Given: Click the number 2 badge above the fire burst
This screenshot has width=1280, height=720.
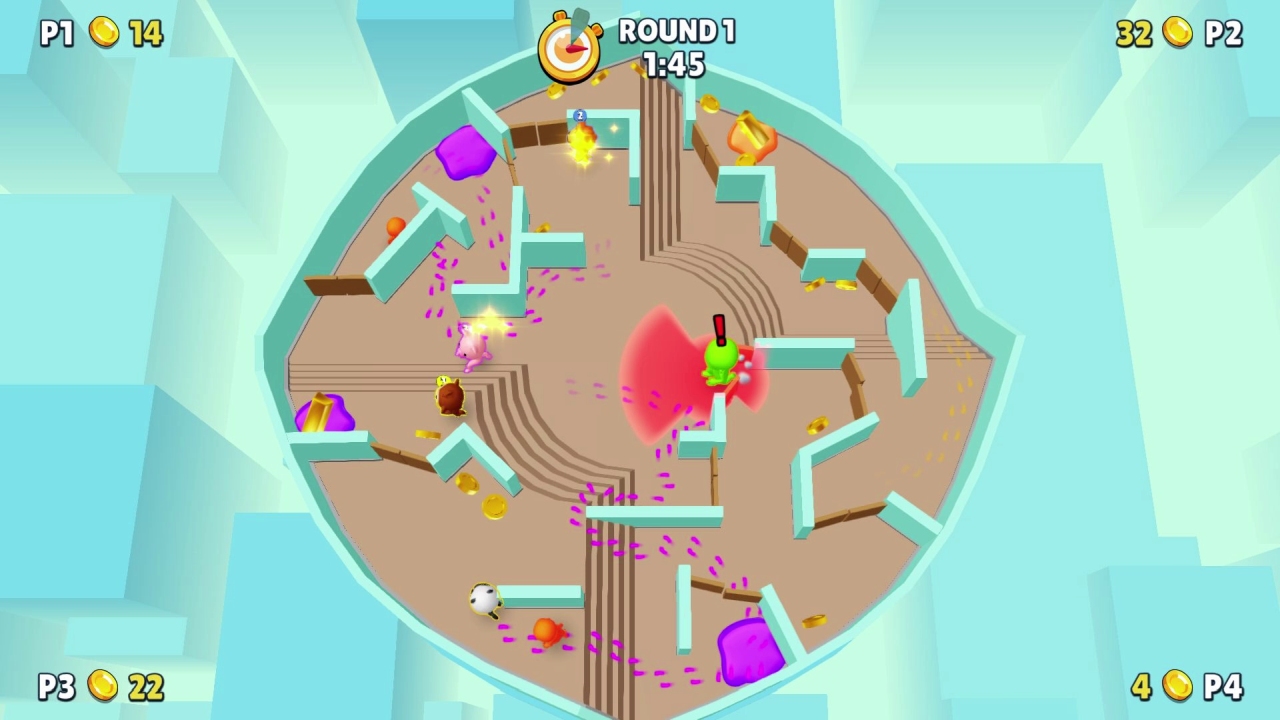Looking at the screenshot, I should pos(578,116).
